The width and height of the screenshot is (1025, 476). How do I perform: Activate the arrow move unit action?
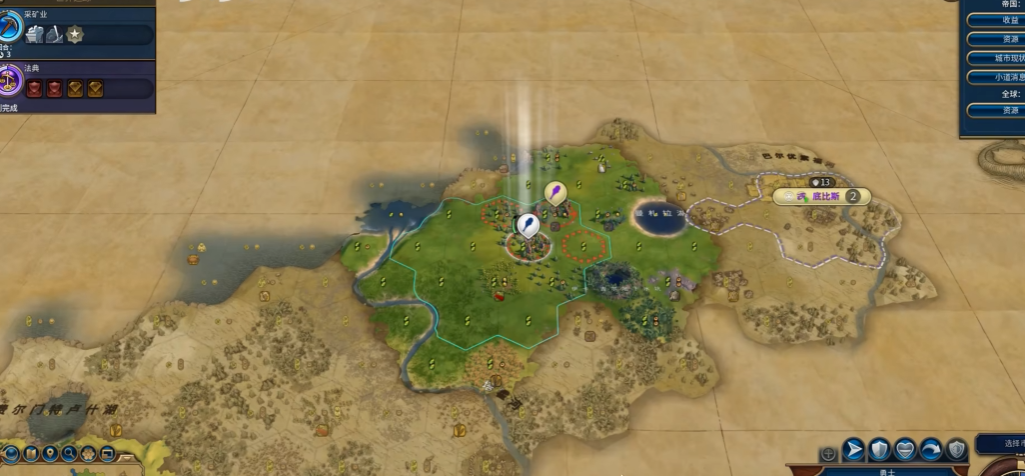(x=853, y=449)
